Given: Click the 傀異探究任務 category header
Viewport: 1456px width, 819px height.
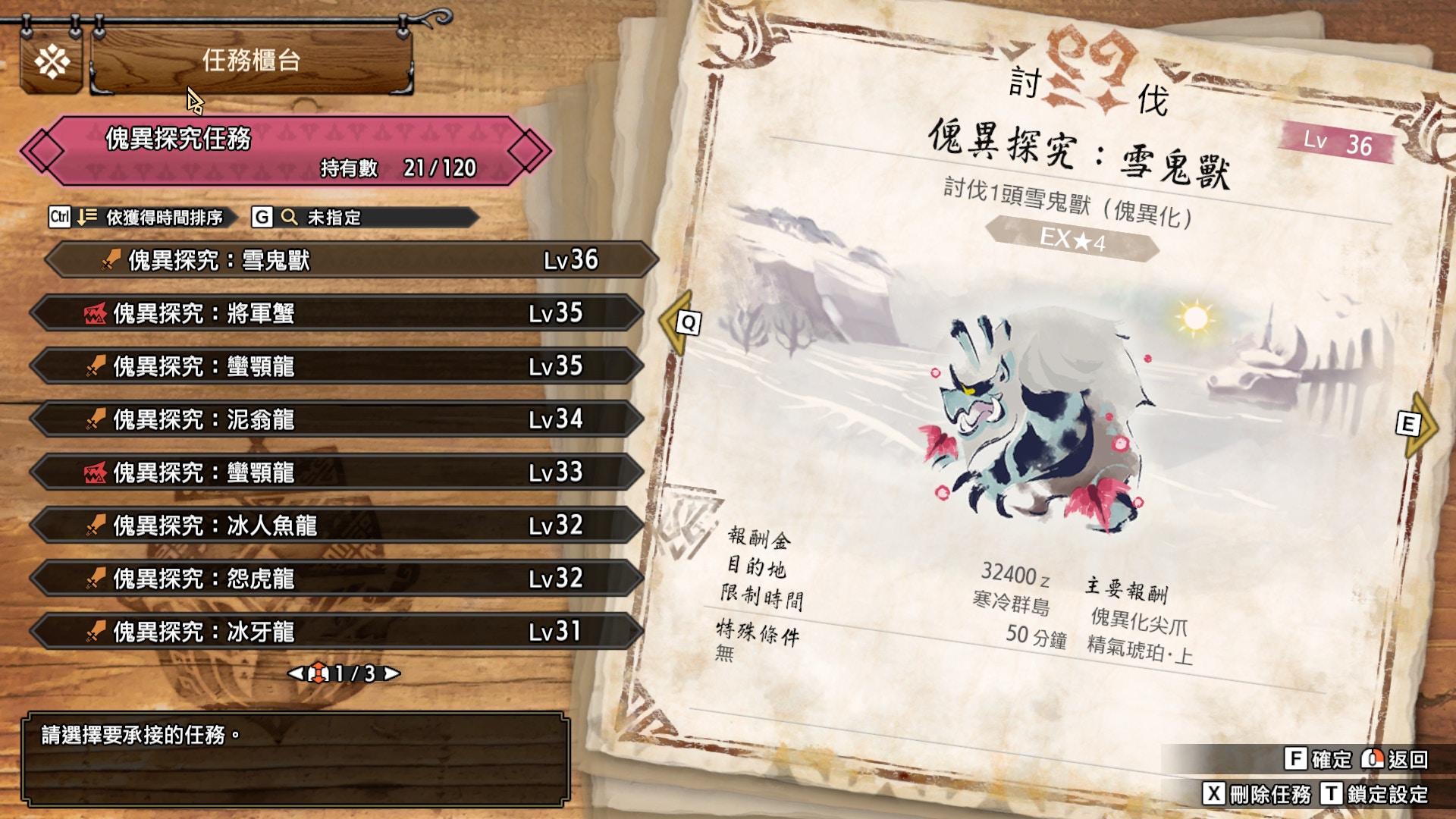Looking at the screenshot, I should (x=286, y=151).
